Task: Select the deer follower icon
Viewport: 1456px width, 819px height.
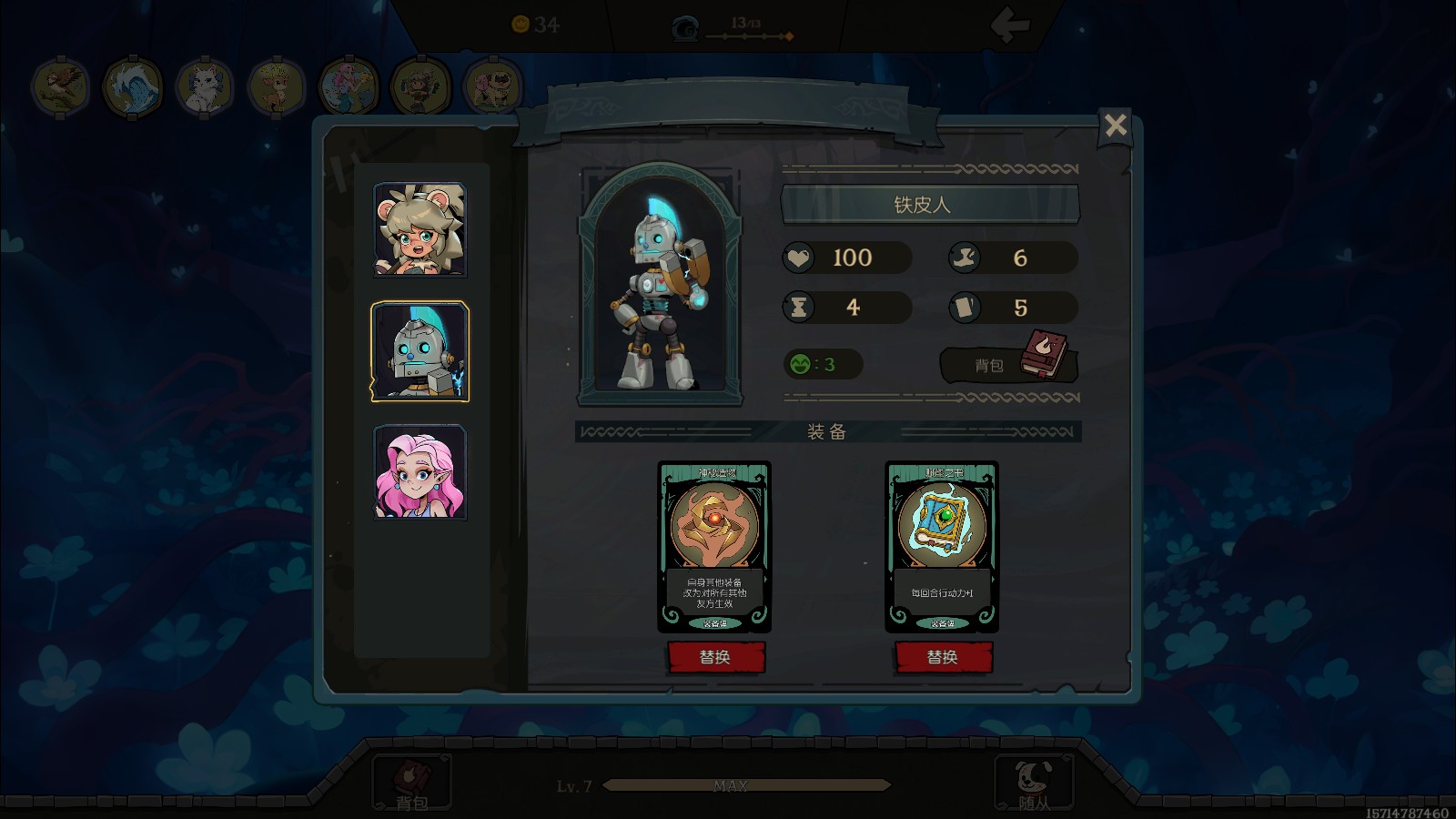Action: click(x=276, y=87)
